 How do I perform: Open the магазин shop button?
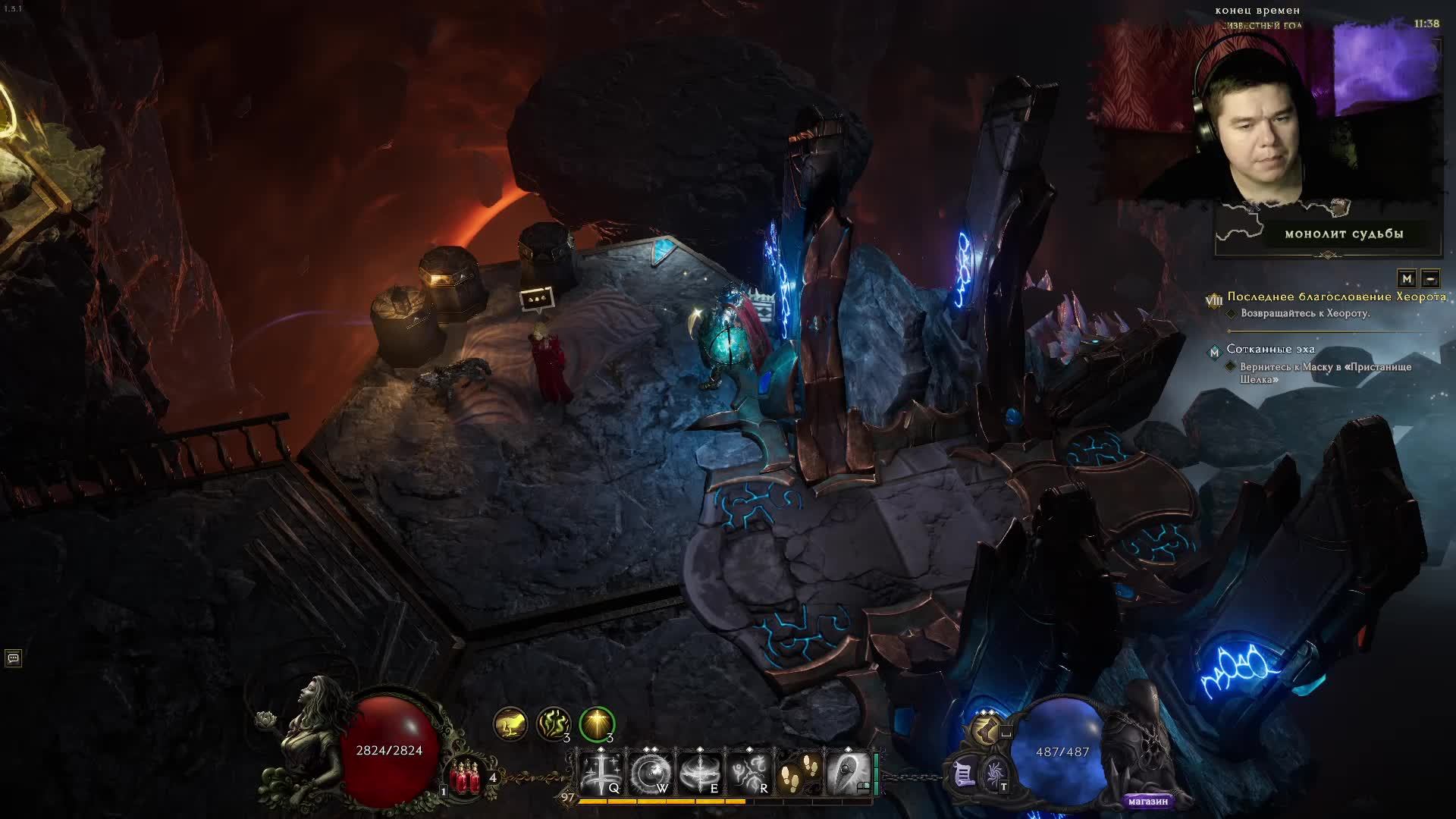(1147, 801)
